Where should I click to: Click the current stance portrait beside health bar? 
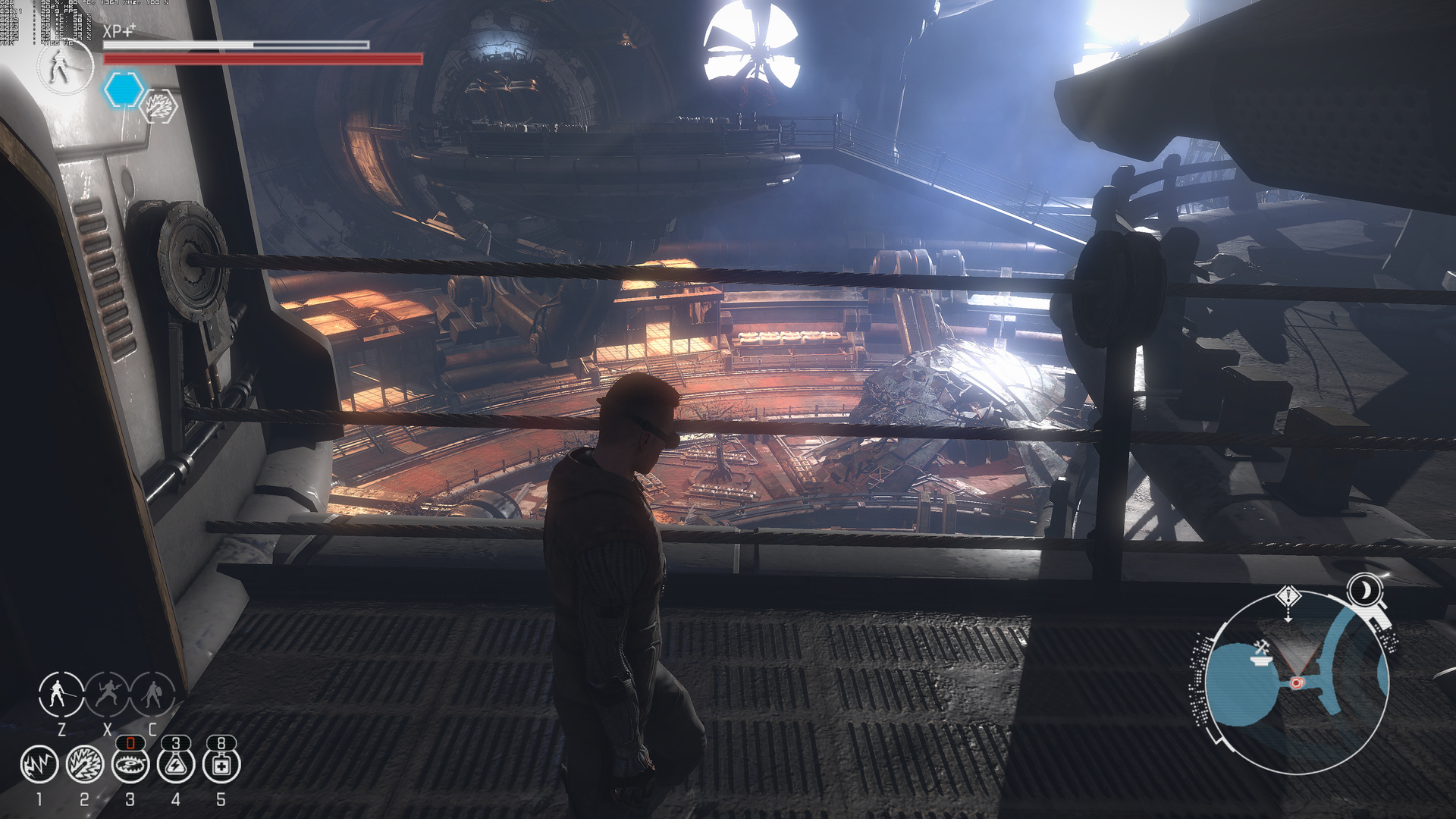[64, 67]
